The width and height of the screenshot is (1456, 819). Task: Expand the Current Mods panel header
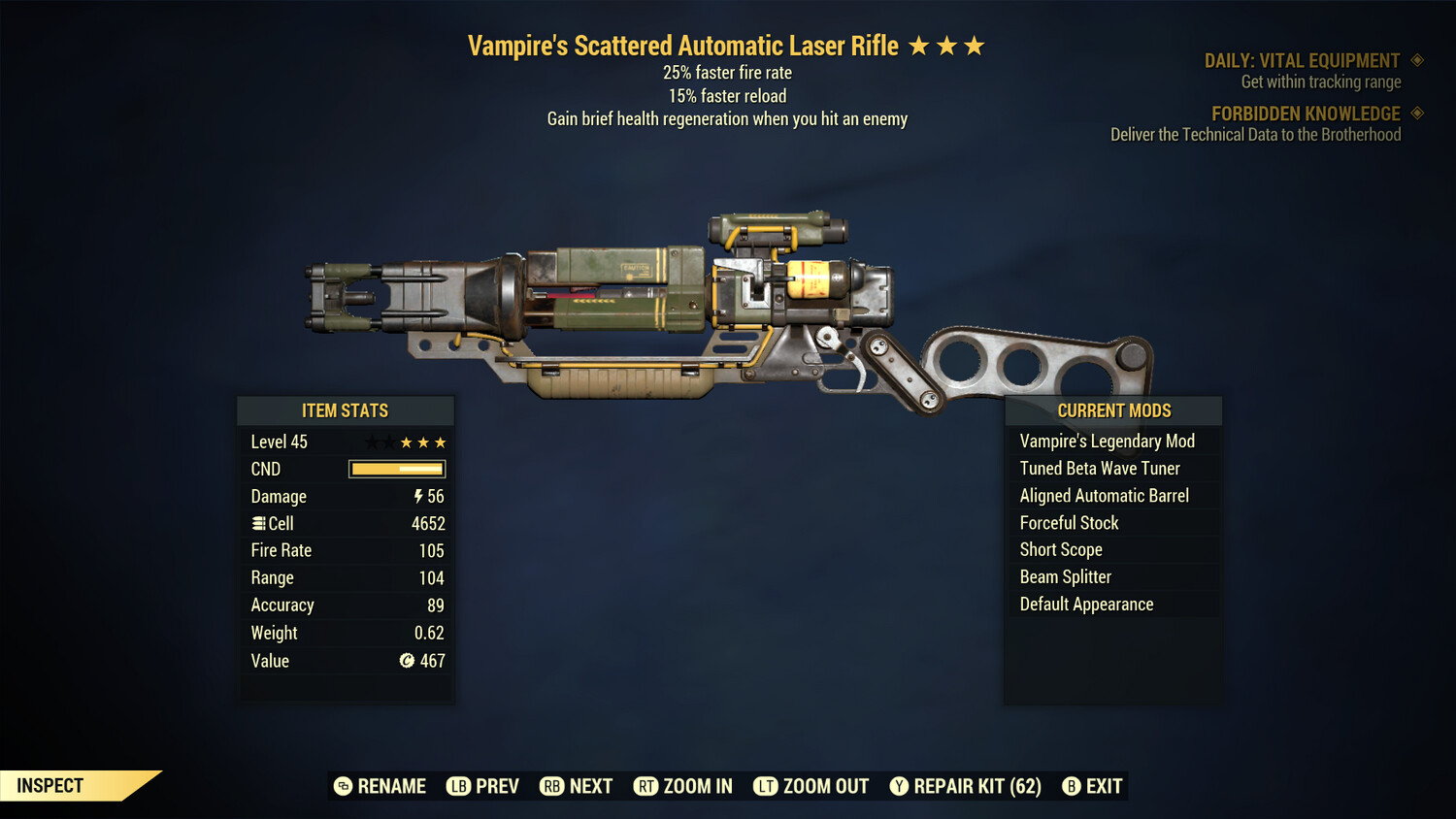tap(1112, 410)
